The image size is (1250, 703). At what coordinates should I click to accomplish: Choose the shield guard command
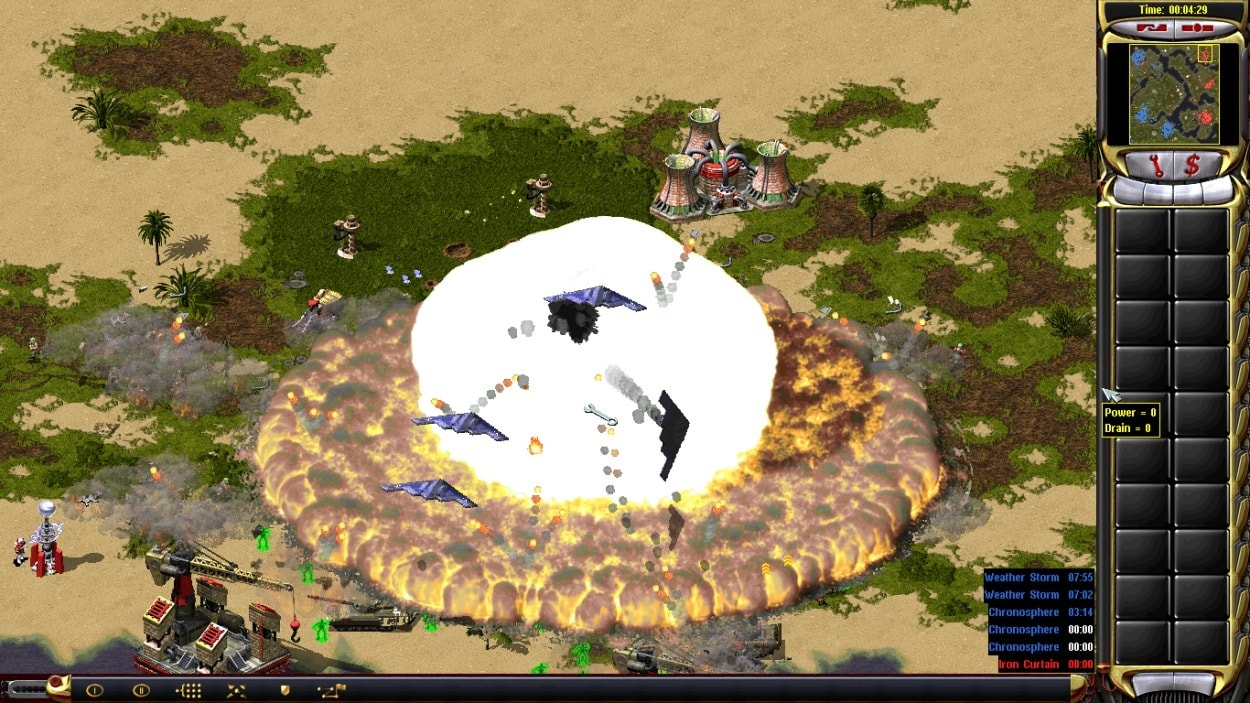(284, 690)
